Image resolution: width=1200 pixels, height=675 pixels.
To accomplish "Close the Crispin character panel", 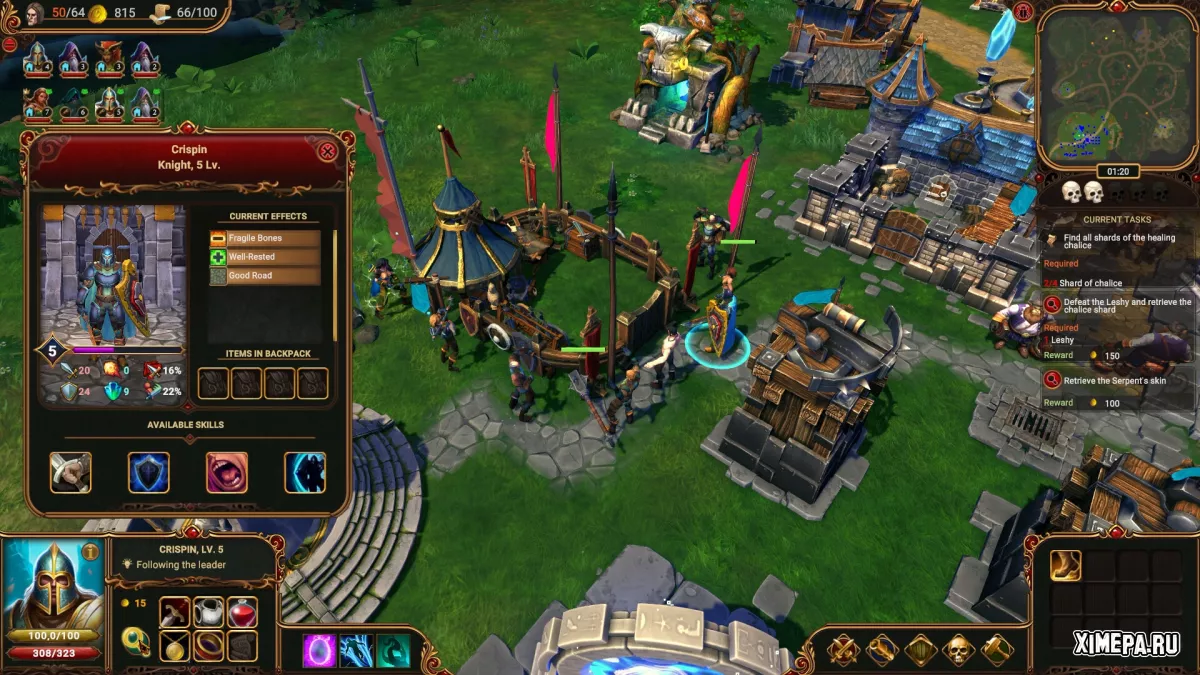I will (327, 152).
